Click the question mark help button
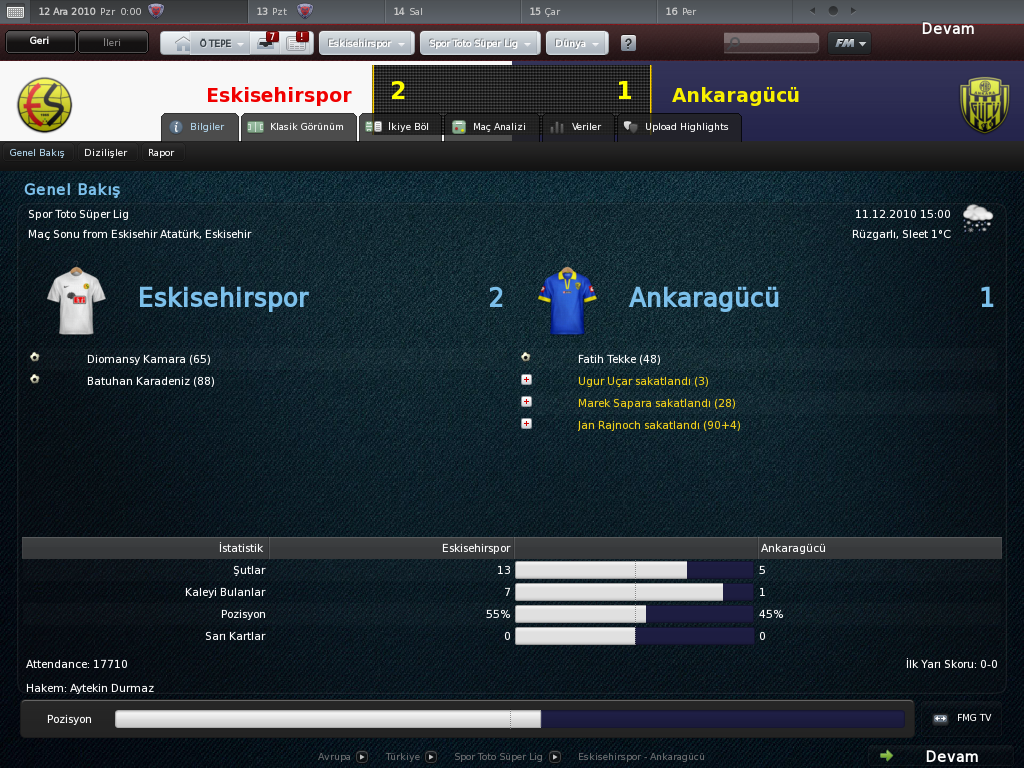The width and height of the screenshot is (1024, 768). (x=628, y=44)
